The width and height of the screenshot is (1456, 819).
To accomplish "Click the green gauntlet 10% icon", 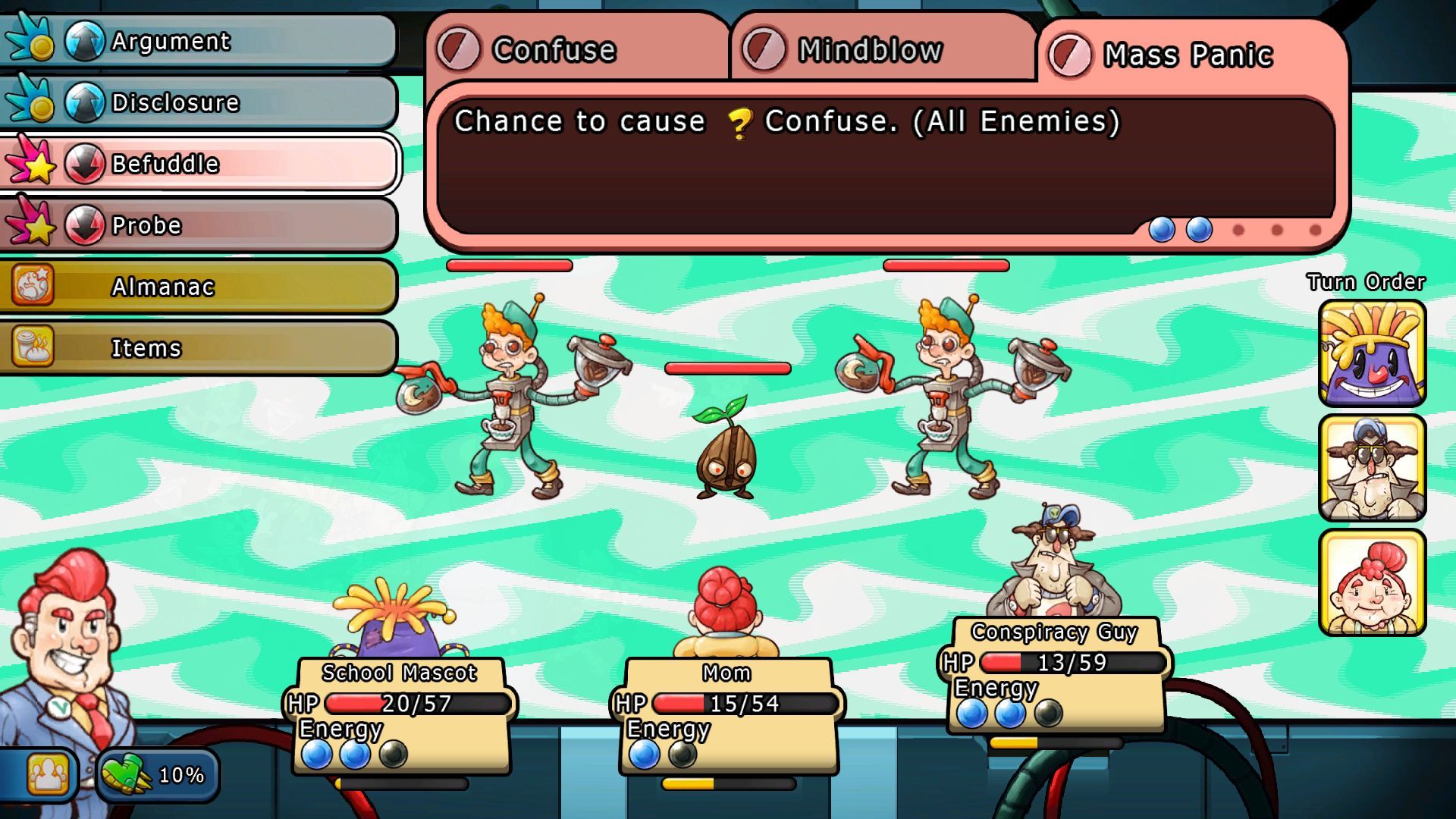I will [x=157, y=774].
